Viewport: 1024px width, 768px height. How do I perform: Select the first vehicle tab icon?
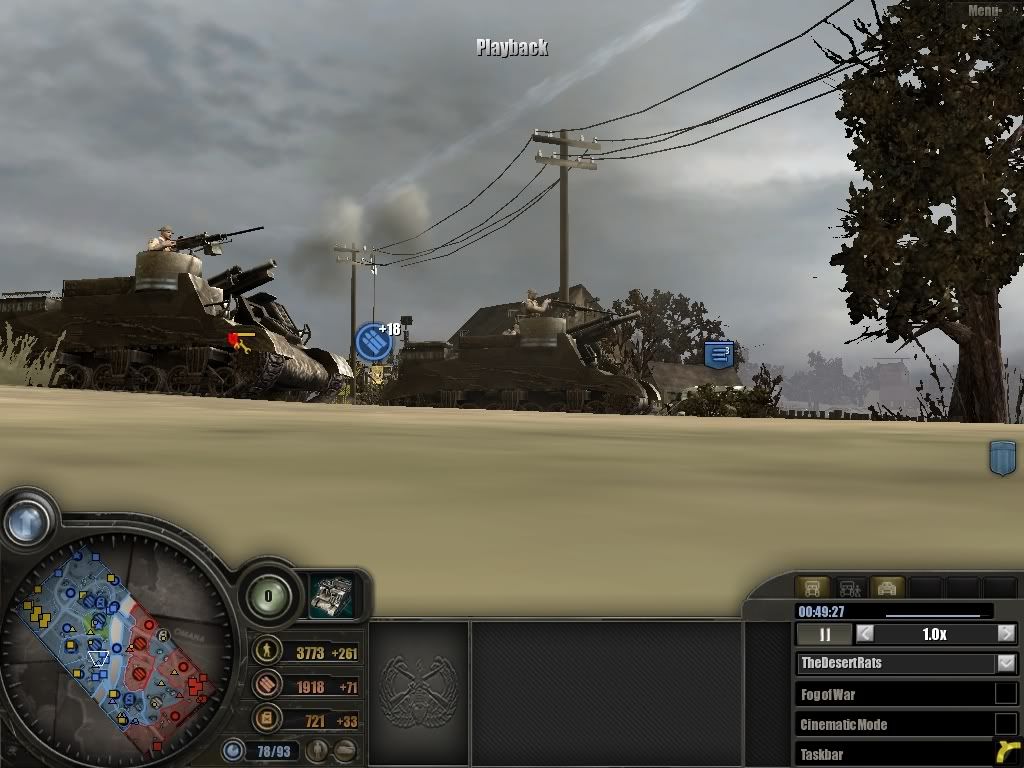[812, 588]
